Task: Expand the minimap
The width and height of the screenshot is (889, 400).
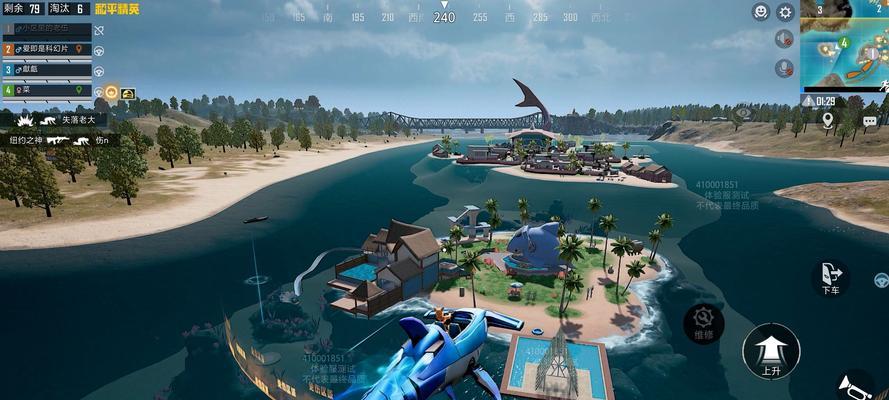Action: point(845,45)
